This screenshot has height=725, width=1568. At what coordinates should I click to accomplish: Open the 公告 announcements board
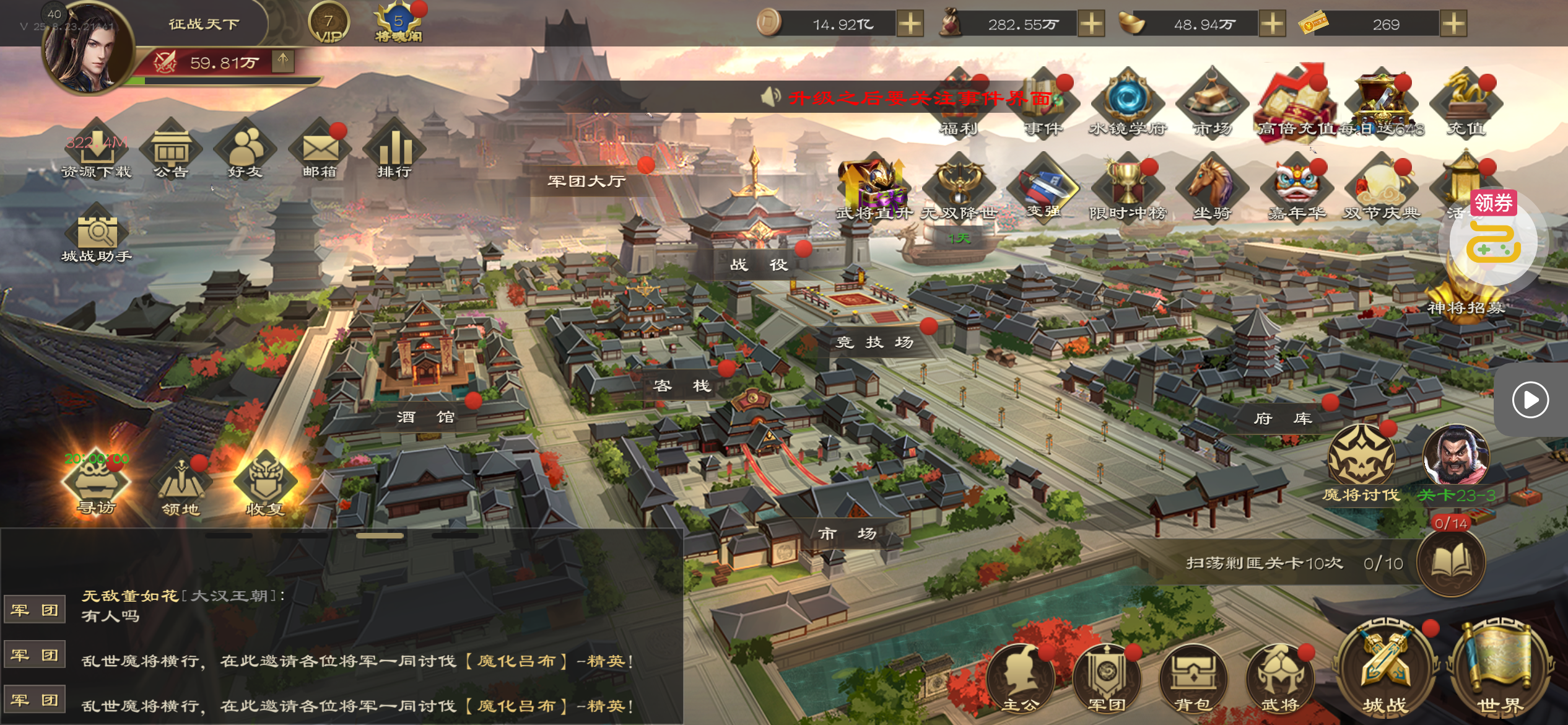pyautogui.click(x=171, y=150)
